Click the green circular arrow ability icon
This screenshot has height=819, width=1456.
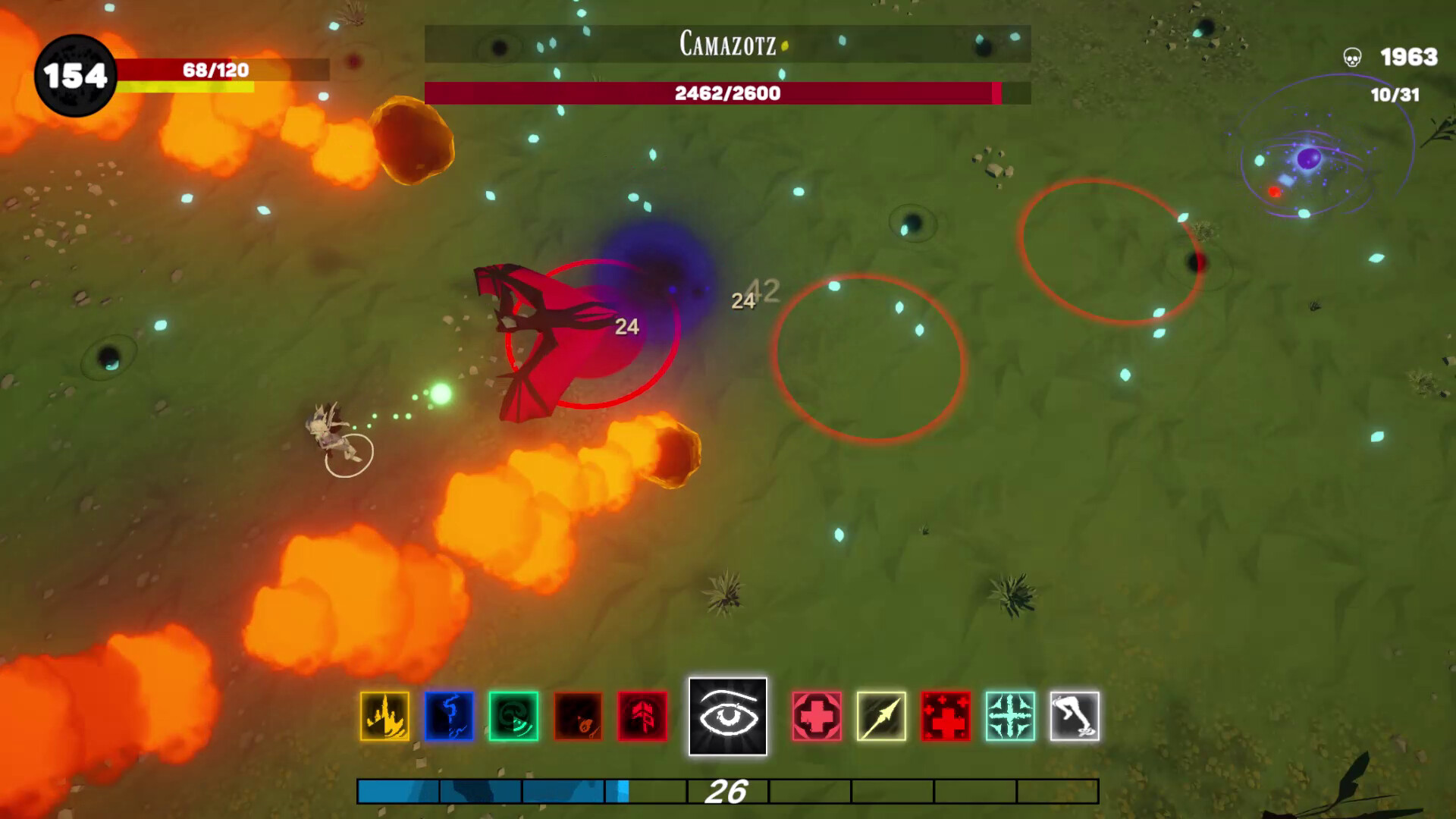514,717
